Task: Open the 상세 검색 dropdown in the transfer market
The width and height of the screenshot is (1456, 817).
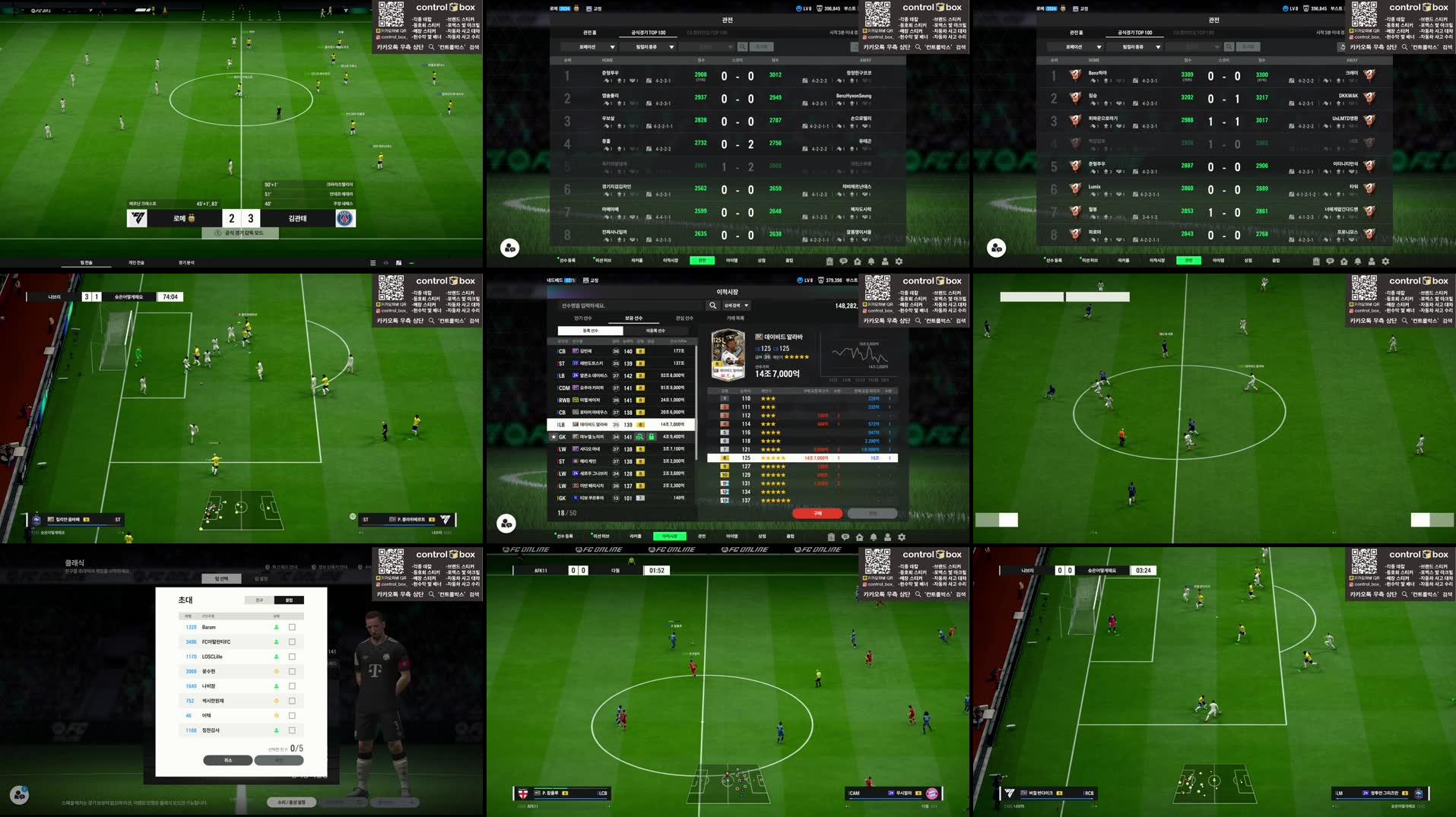Action: 736,306
